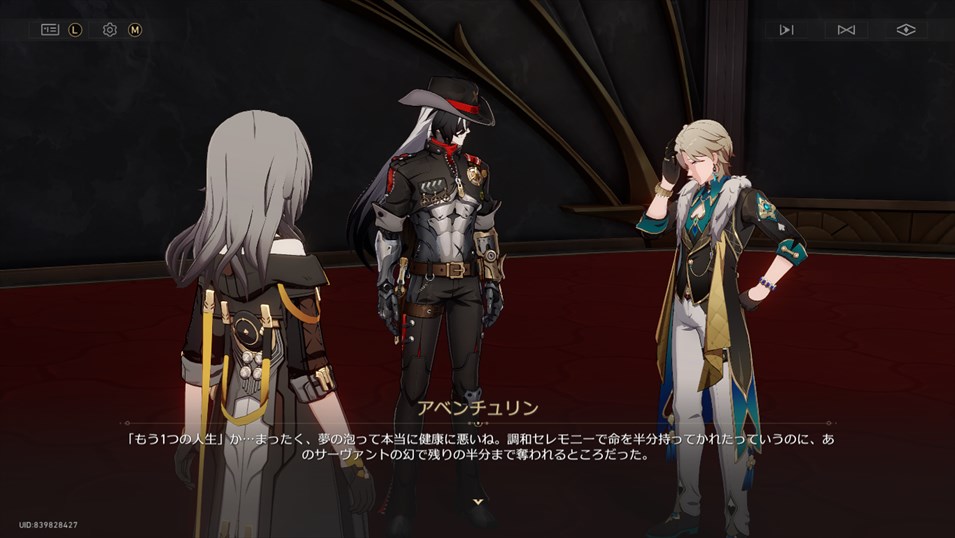Hide the interface with the eye icon
955x538 pixels.
[x=905, y=30]
